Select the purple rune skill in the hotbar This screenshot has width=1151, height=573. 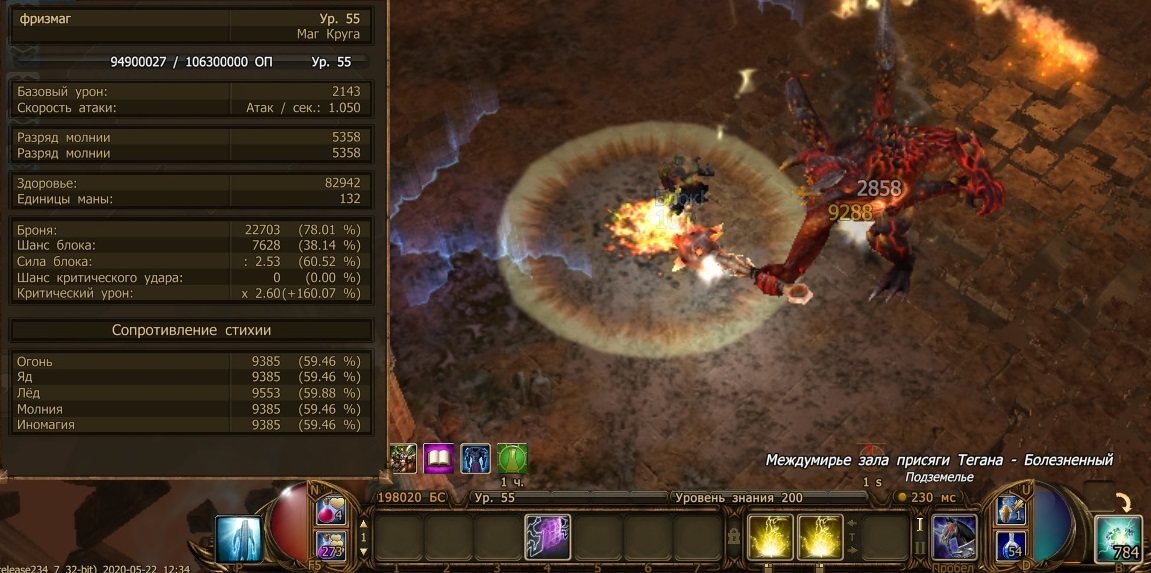[x=547, y=537]
